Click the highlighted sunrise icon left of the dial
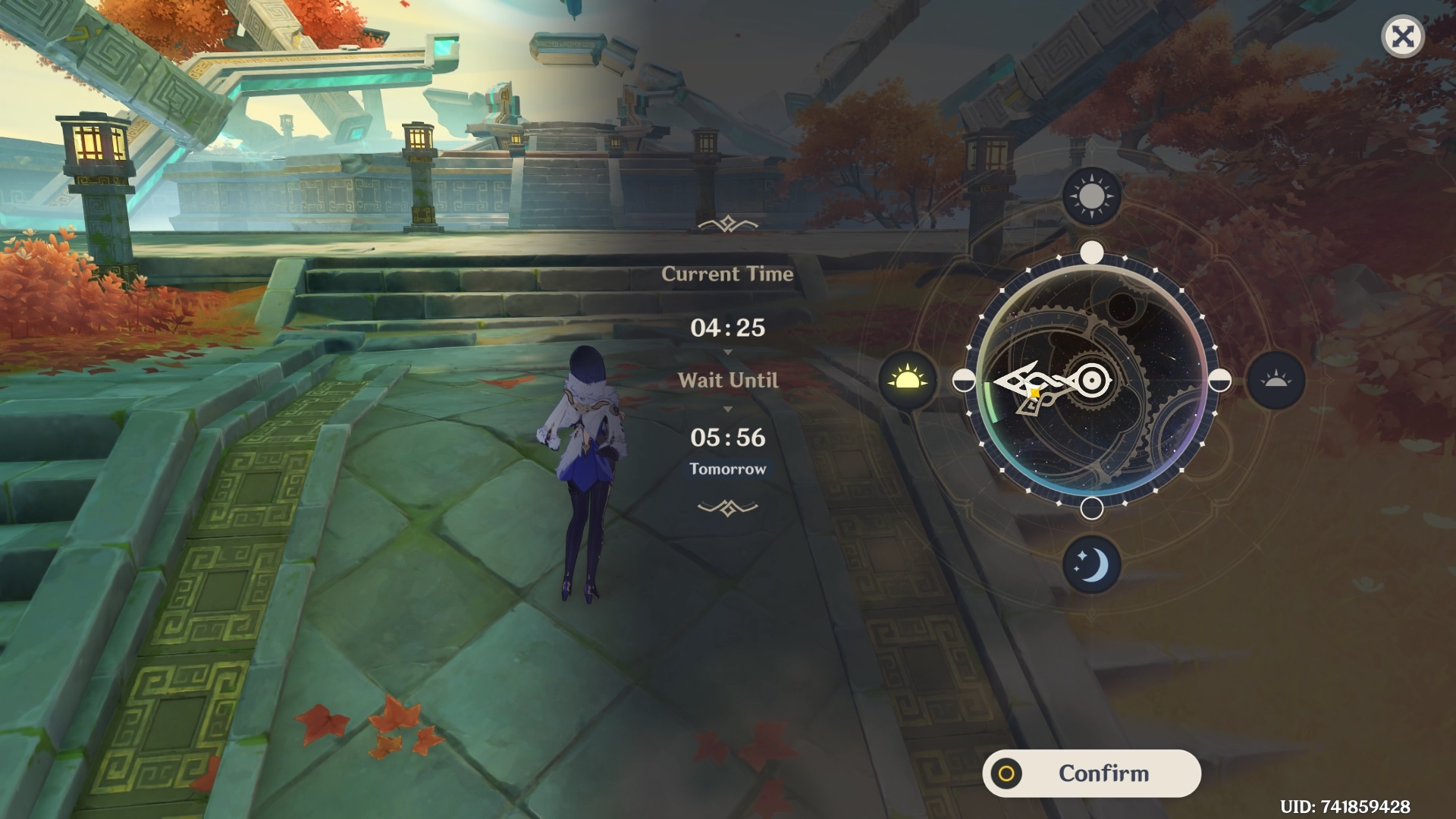 point(907,381)
